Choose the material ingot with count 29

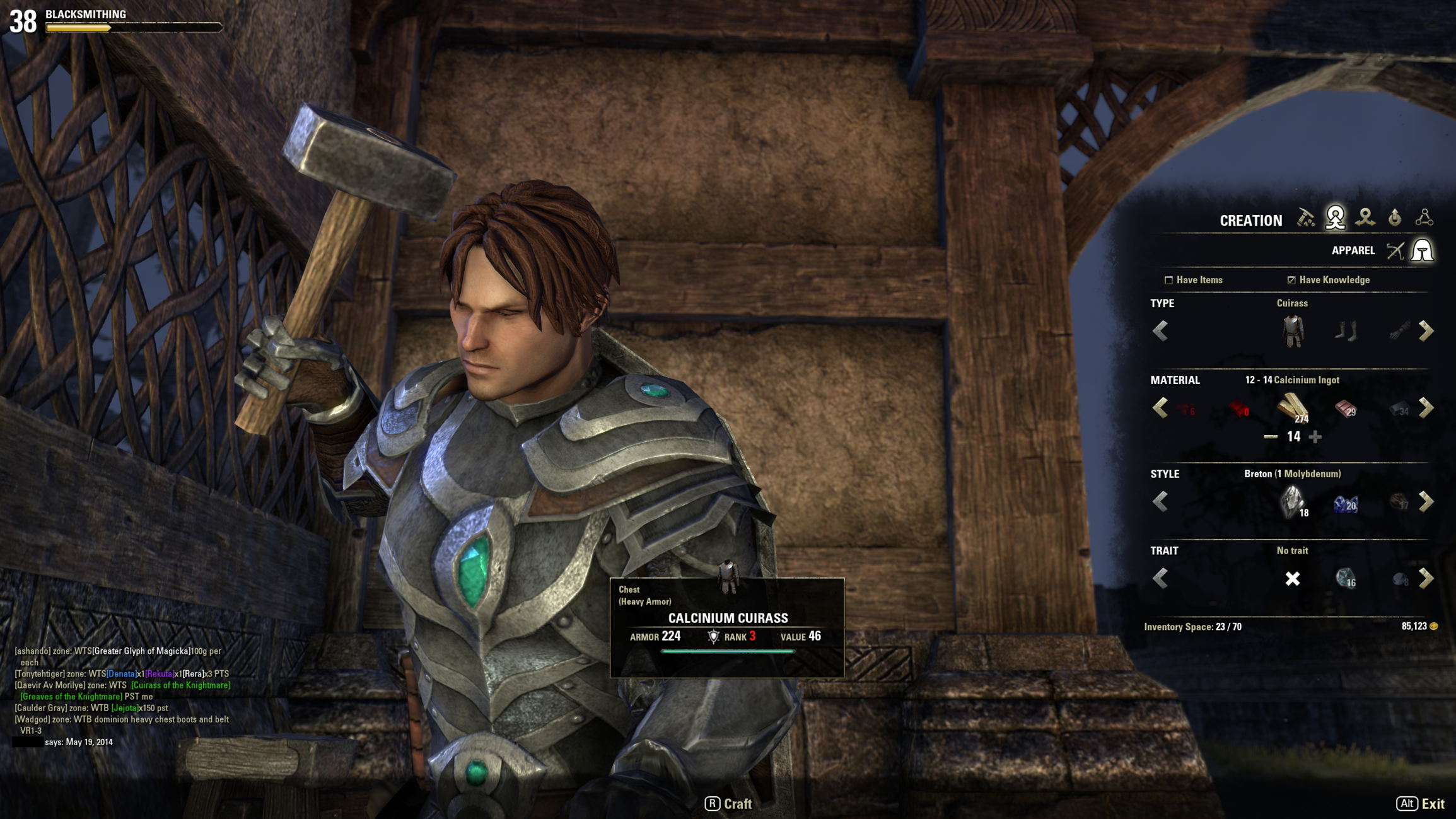point(1346,409)
